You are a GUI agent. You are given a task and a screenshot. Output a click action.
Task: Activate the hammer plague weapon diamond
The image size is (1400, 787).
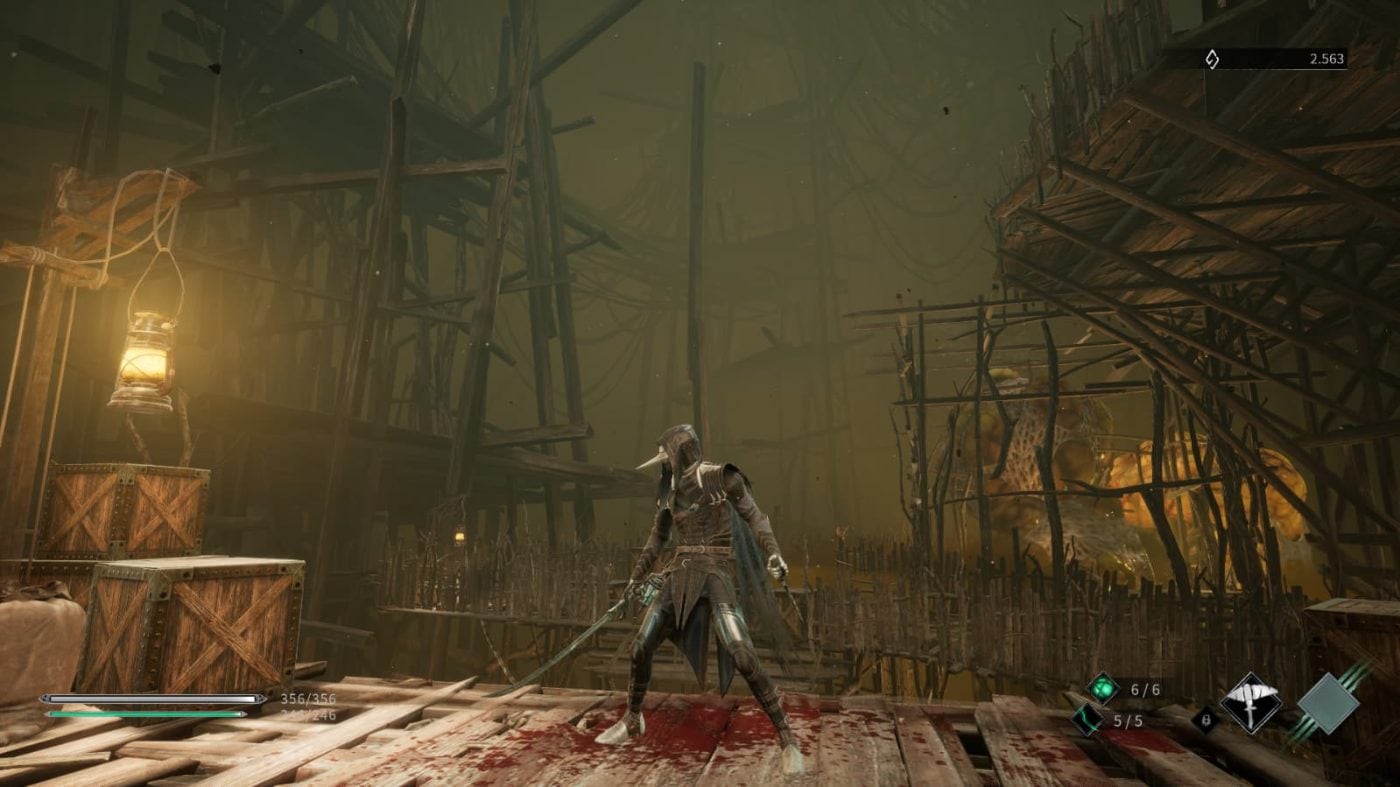point(1250,702)
